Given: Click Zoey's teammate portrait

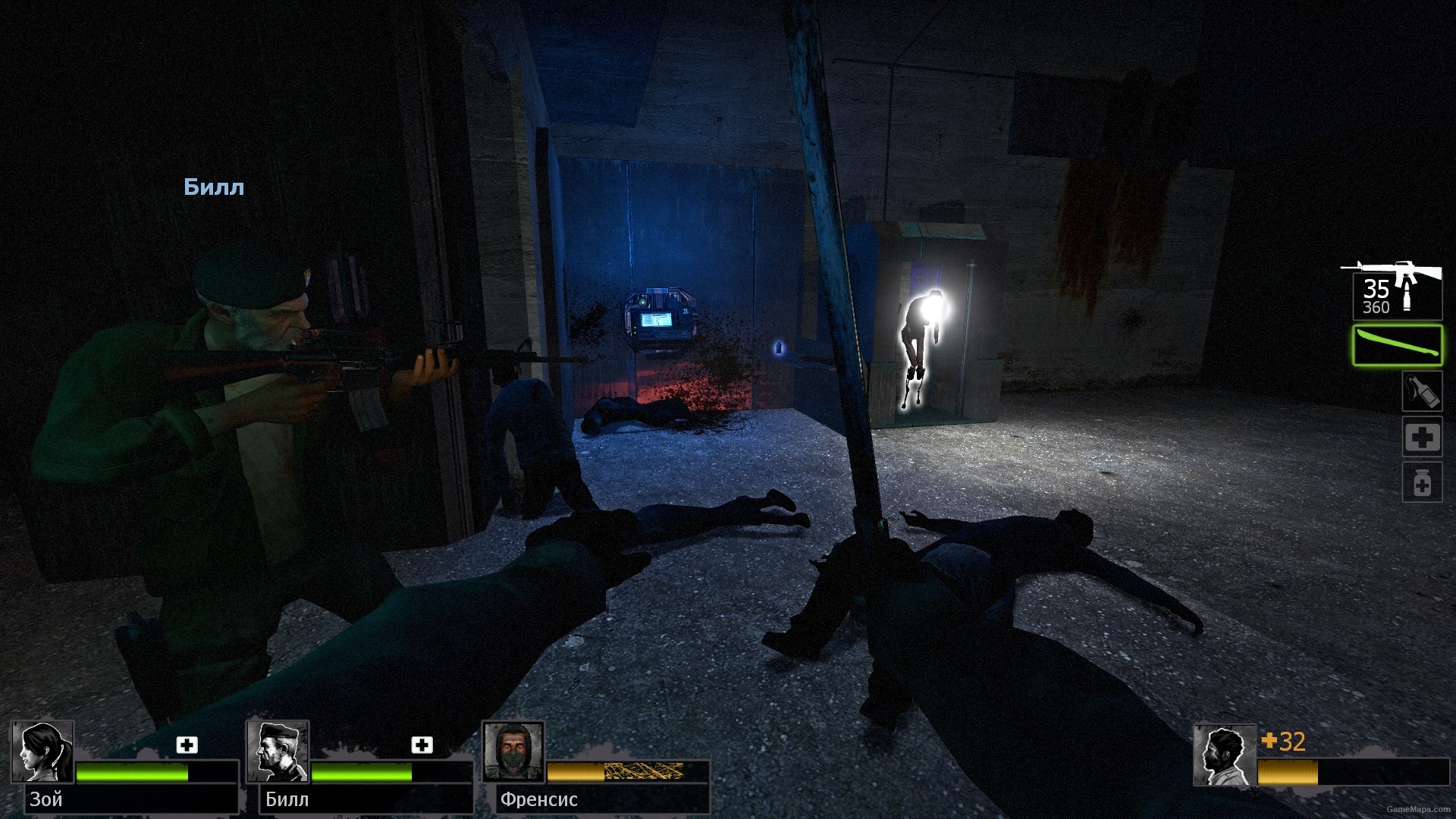Looking at the screenshot, I should [42, 752].
